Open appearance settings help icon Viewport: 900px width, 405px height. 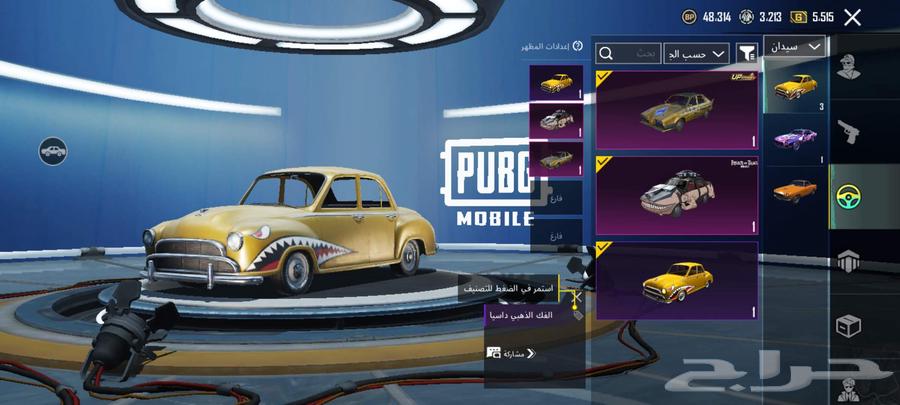577,46
